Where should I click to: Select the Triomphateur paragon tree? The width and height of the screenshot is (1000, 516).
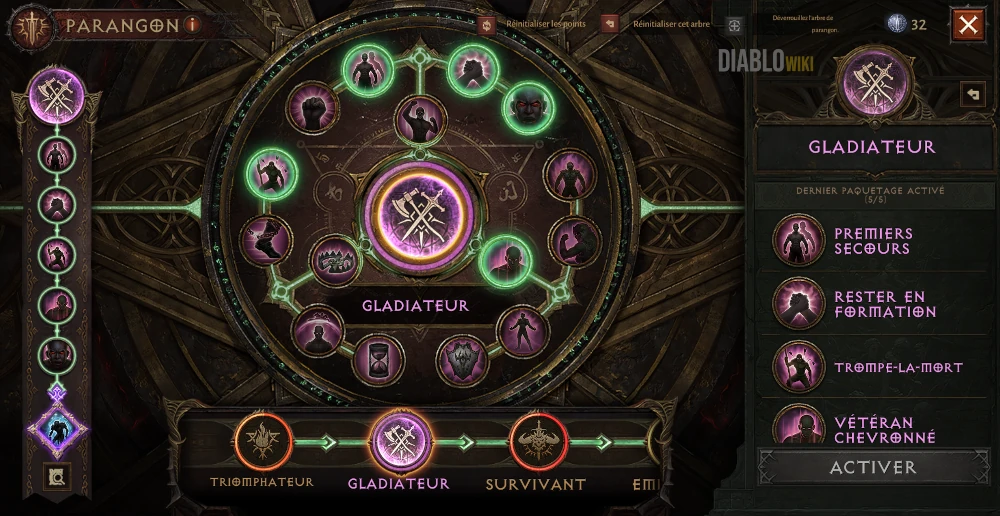[263, 442]
